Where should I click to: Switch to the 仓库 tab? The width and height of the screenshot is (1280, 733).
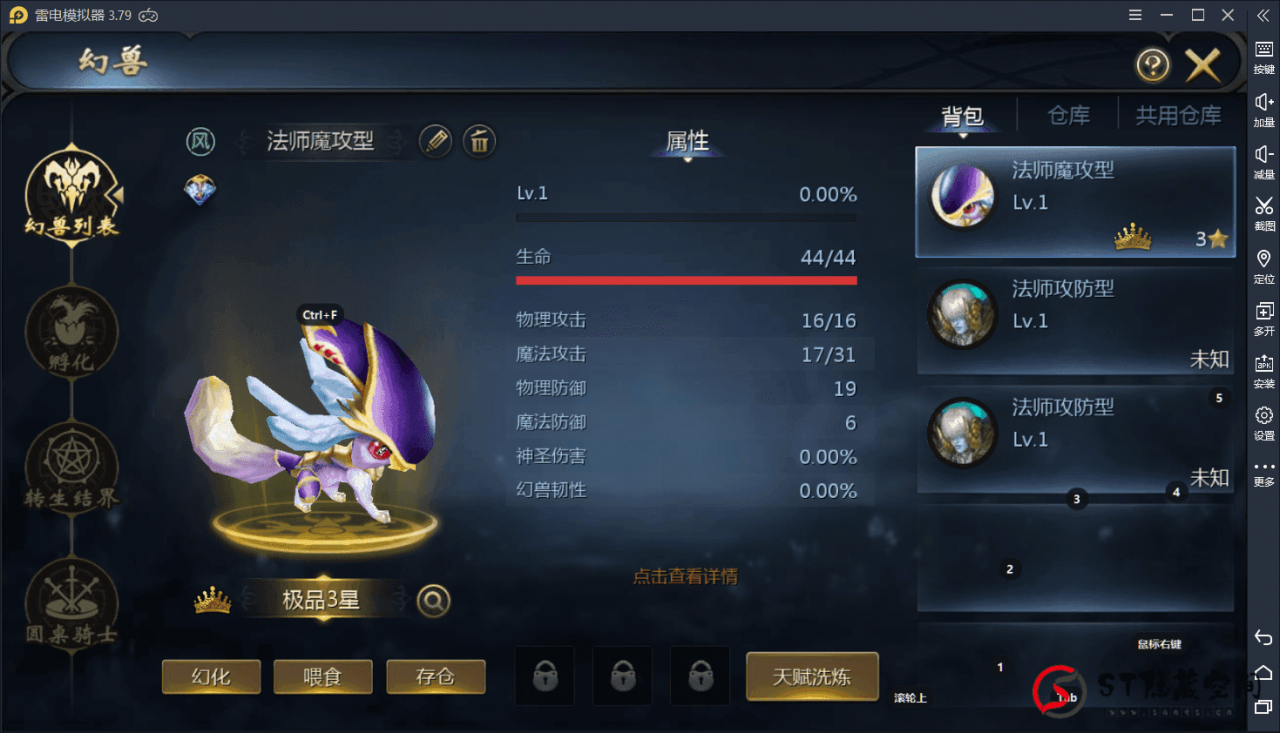coord(1068,114)
